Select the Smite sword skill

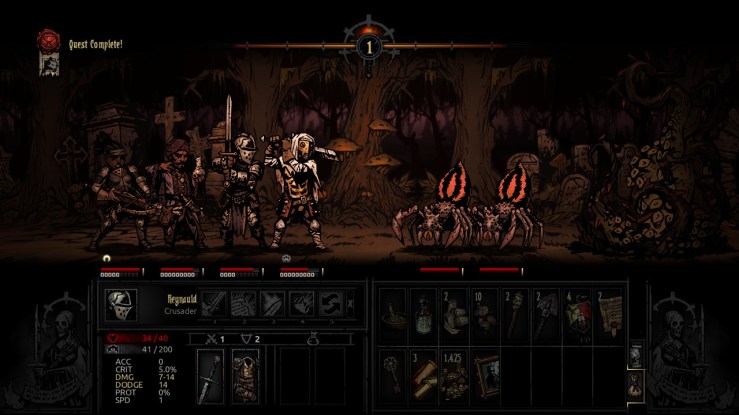tap(215, 304)
